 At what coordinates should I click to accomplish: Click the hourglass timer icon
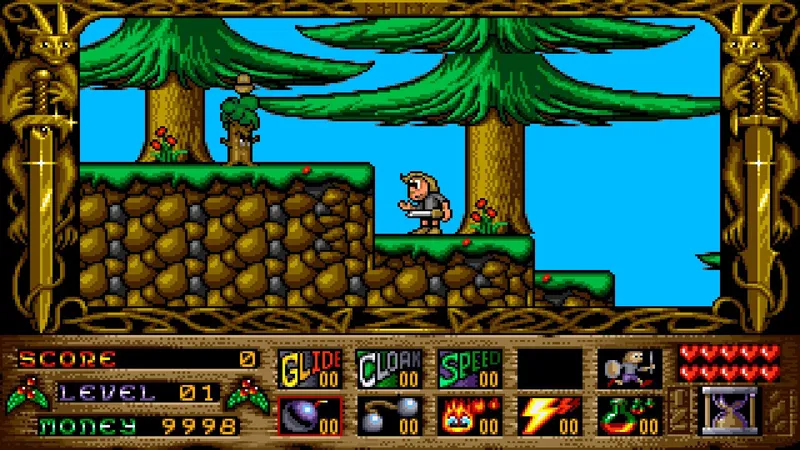(x=729, y=411)
